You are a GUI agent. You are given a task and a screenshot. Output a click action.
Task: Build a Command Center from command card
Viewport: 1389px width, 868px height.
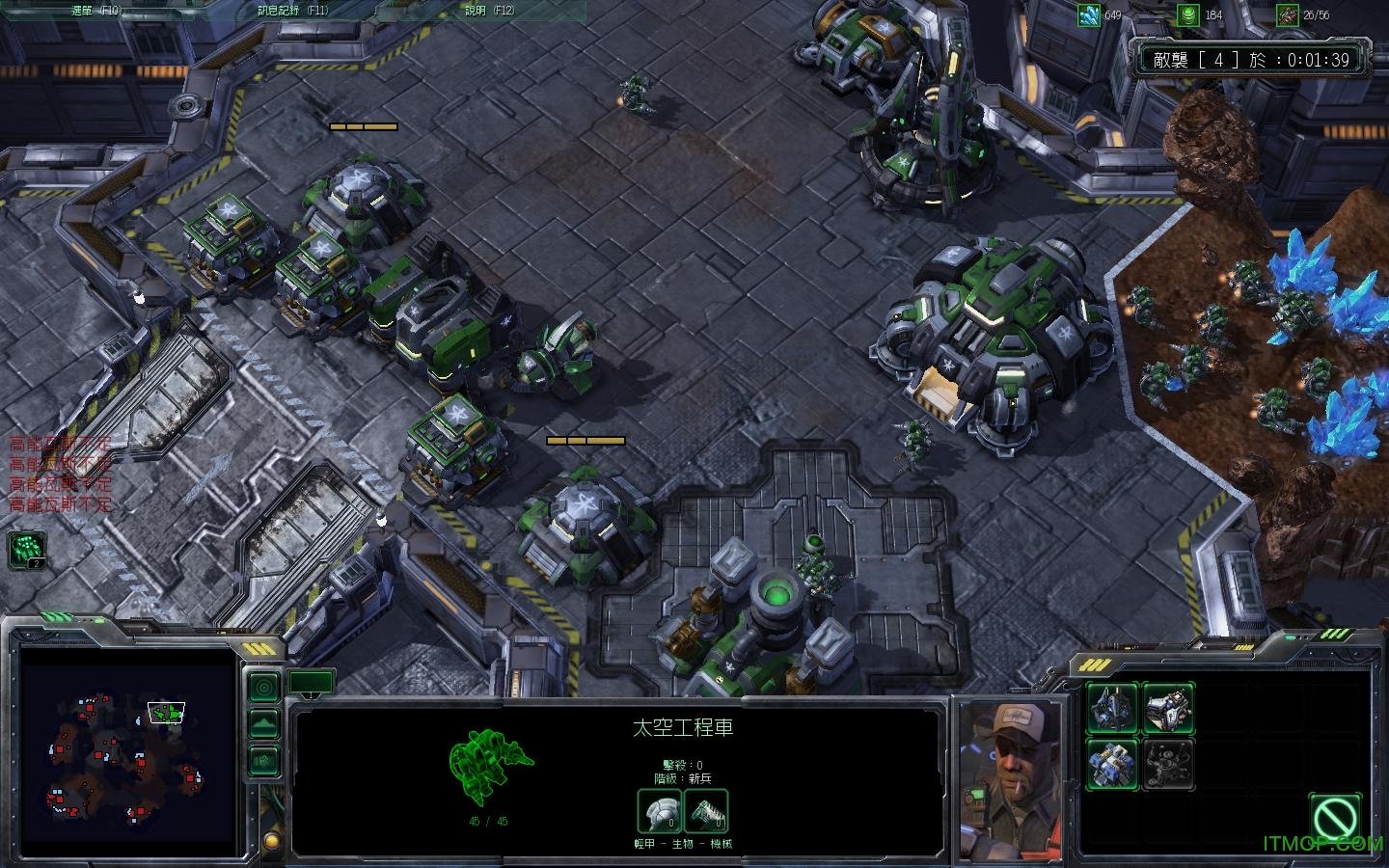pyautogui.click(x=1113, y=708)
